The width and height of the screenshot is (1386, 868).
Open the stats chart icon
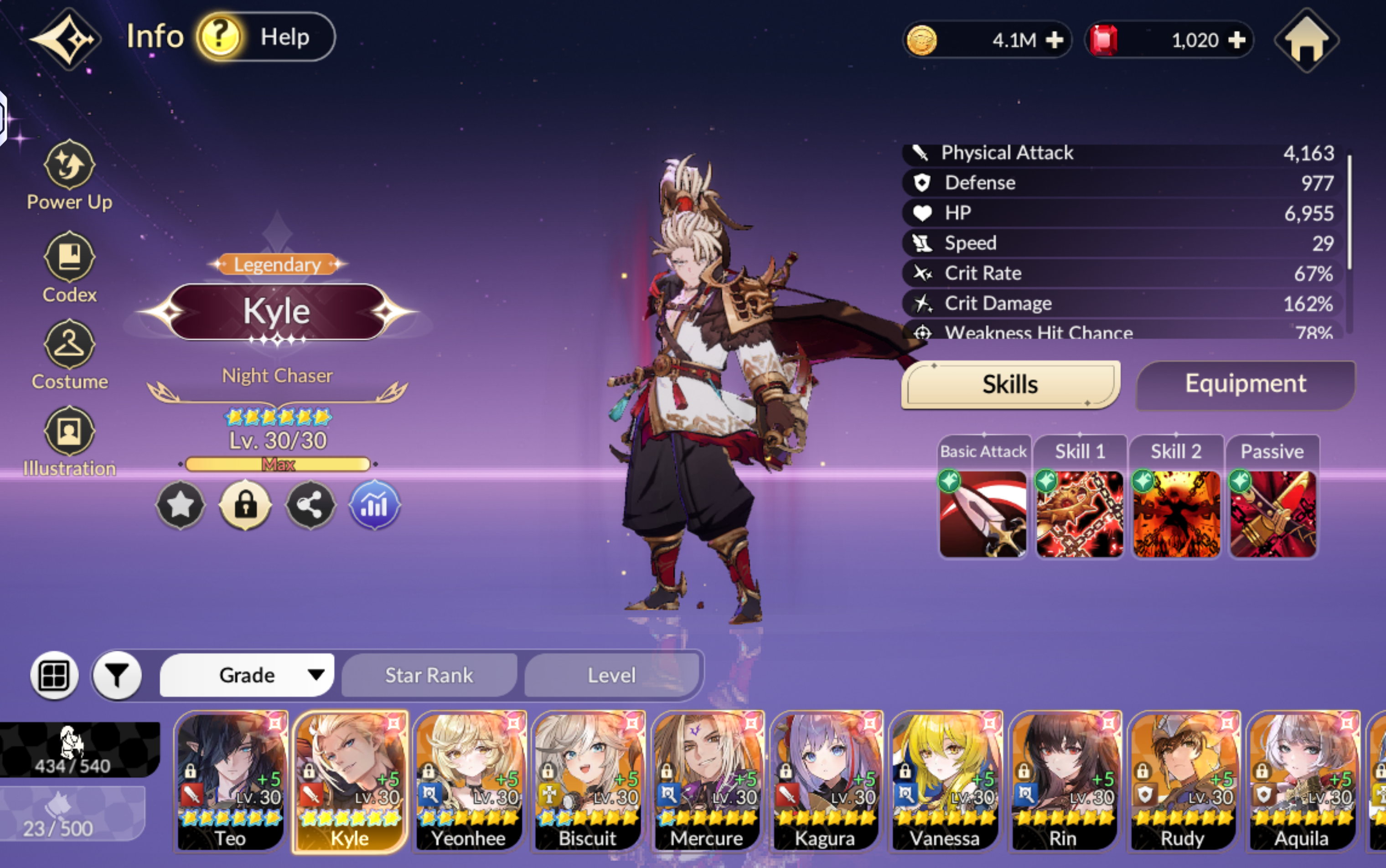click(374, 505)
